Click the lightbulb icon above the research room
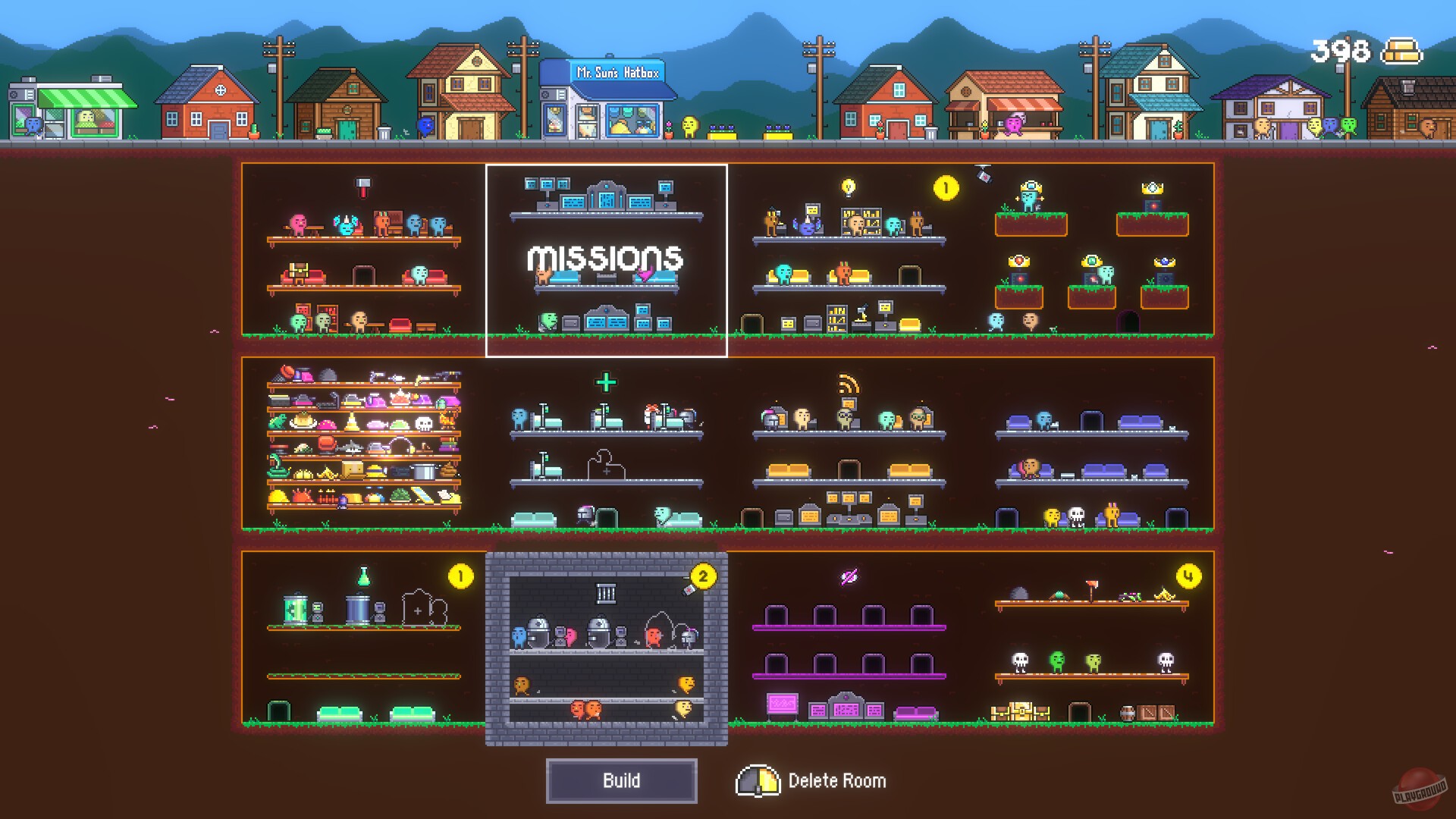The height and width of the screenshot is (819, 1456). tap(848, 187)
